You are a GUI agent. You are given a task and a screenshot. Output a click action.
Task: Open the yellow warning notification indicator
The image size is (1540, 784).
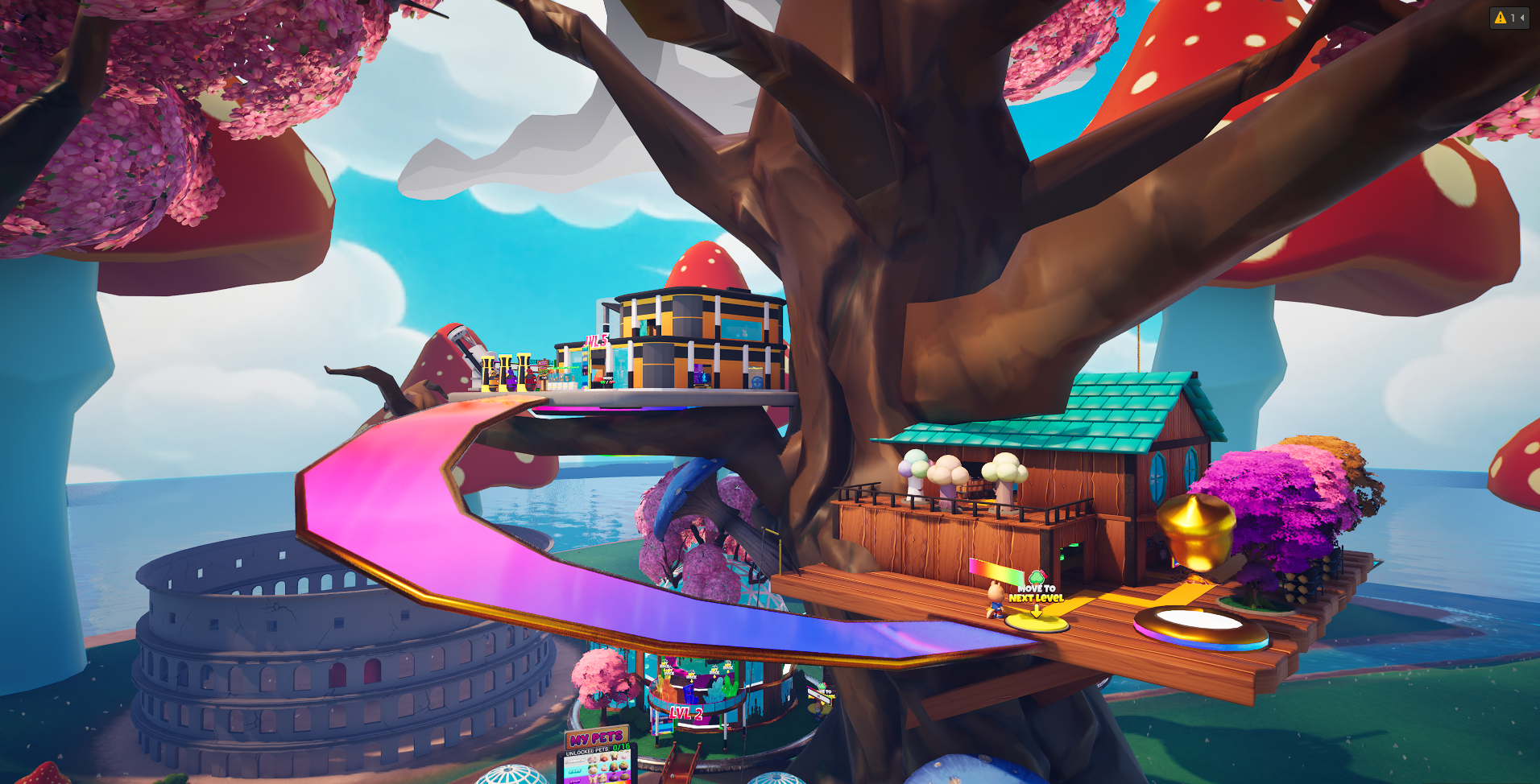coord(1500,18)
